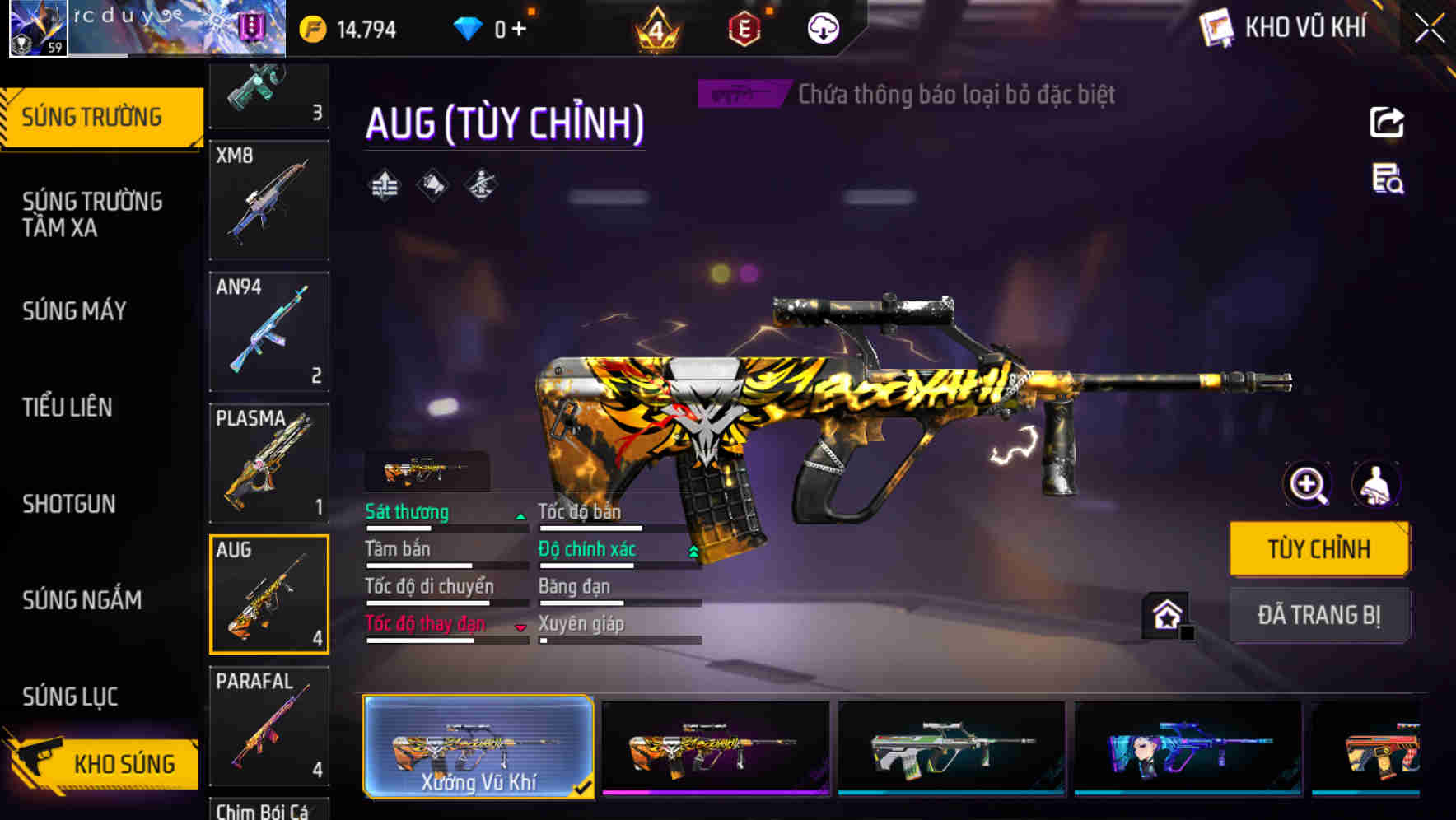
Task: Click the yellow Tùy Chỉnh button
Action: coord(1319,549)
